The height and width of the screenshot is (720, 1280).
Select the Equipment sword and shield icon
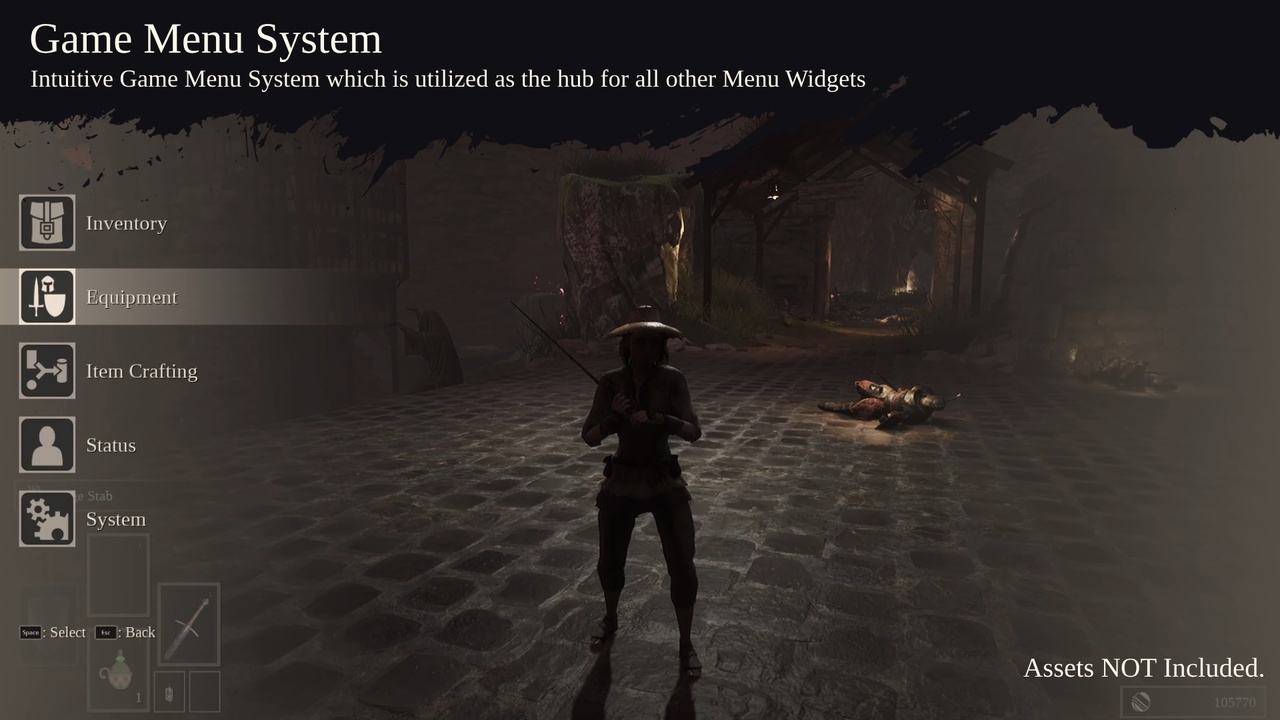[x=46, y=296]
